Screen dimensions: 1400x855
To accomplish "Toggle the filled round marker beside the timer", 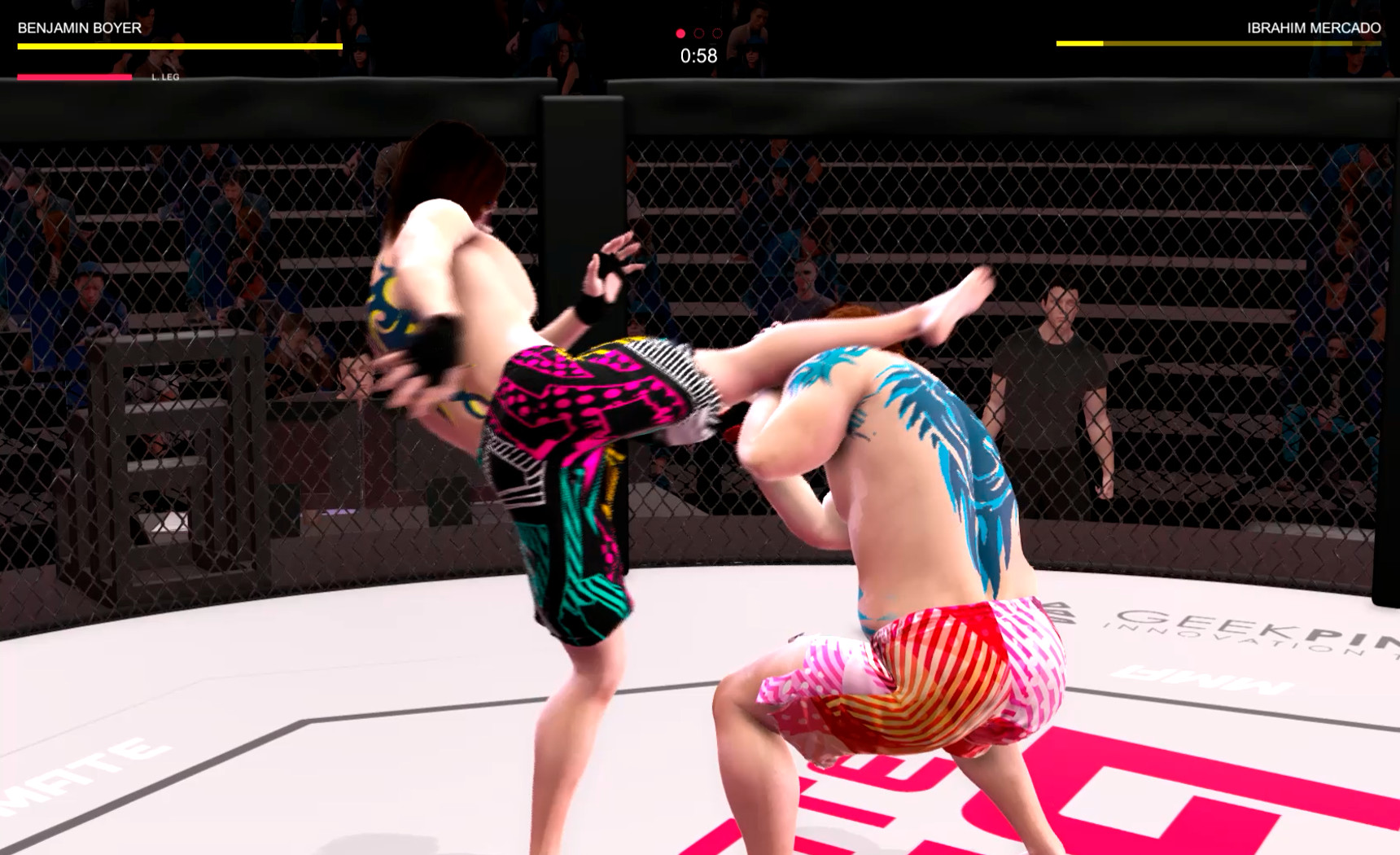I will tap(680, 34).
